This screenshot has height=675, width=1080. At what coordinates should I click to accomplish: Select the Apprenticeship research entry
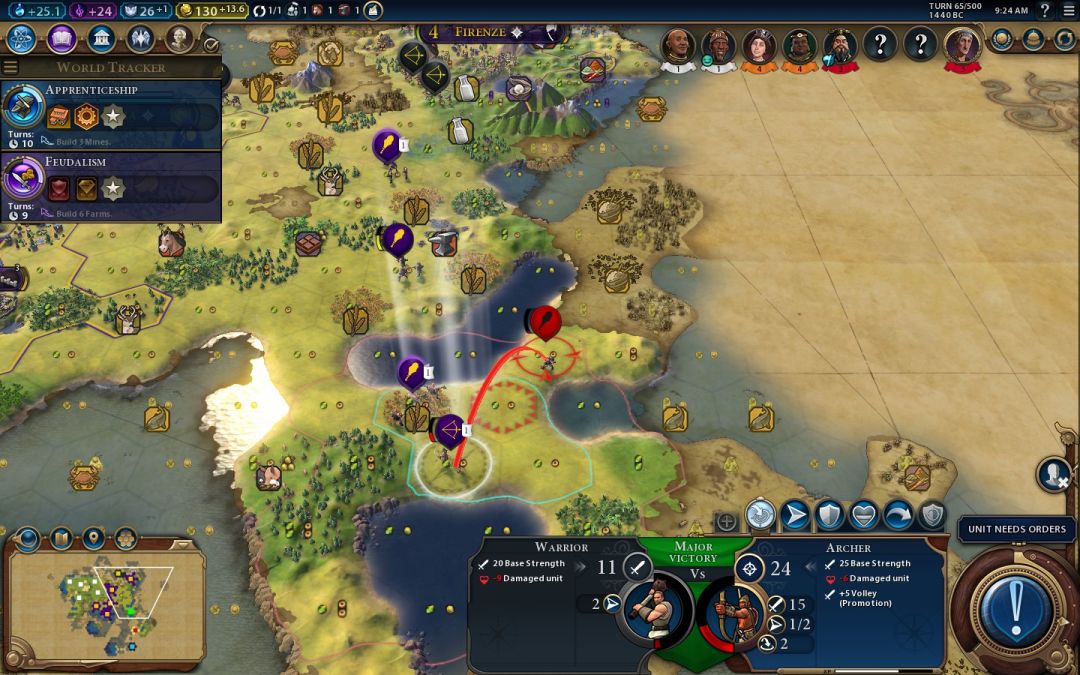point(110,114)
